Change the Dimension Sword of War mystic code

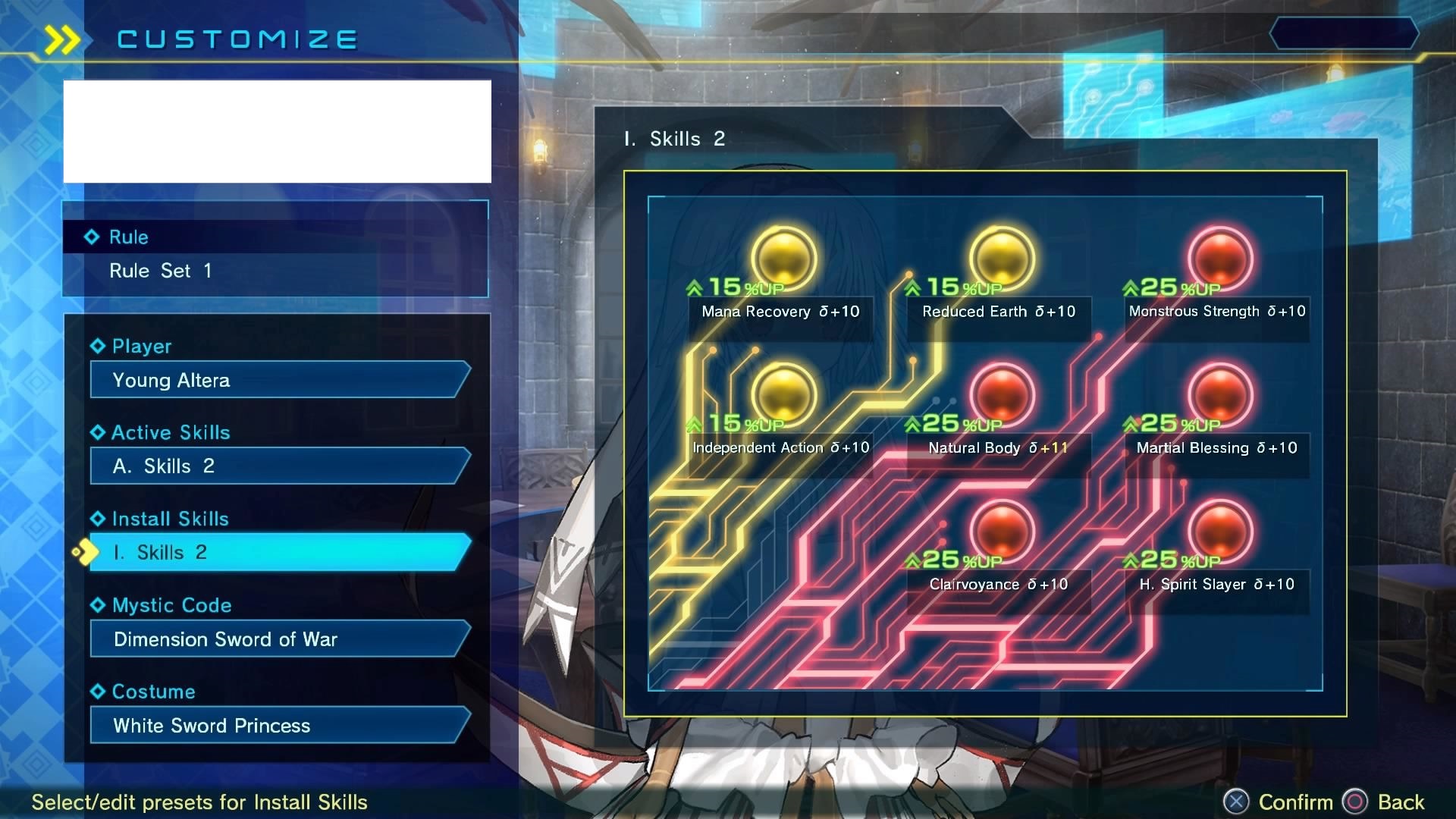279,639
